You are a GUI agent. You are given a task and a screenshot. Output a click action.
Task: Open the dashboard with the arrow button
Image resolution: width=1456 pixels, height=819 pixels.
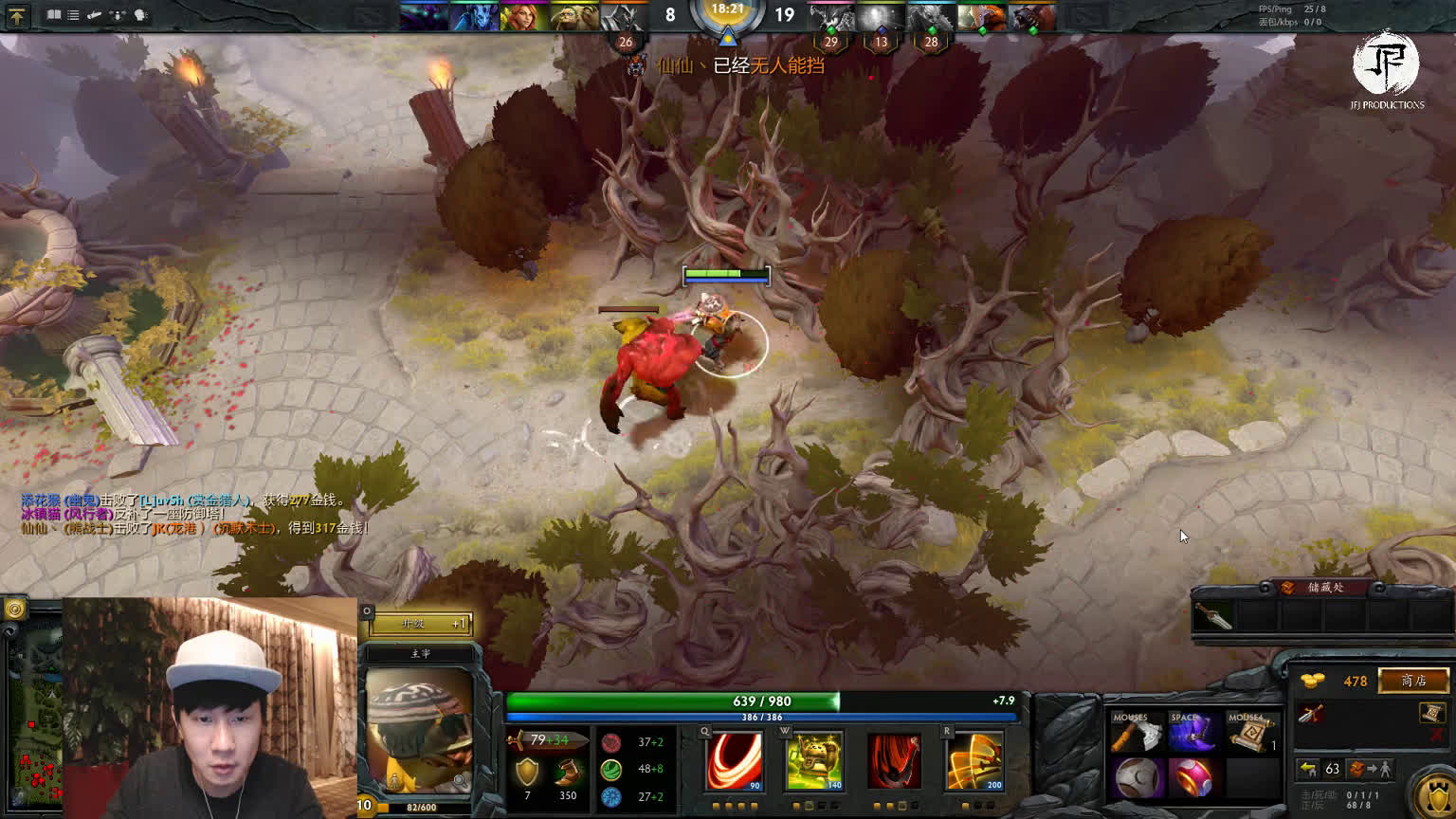pyautogui.click(x=17, y=15)
